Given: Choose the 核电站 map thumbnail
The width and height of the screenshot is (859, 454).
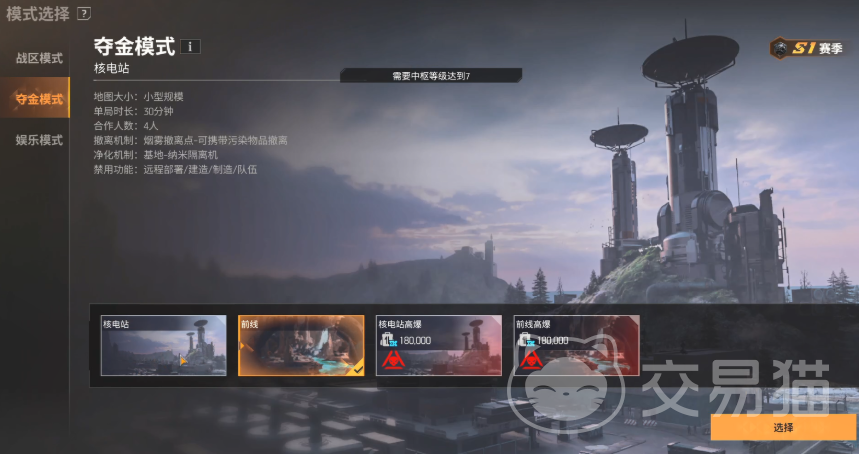Looking at the screenshot, I should 163,346.
